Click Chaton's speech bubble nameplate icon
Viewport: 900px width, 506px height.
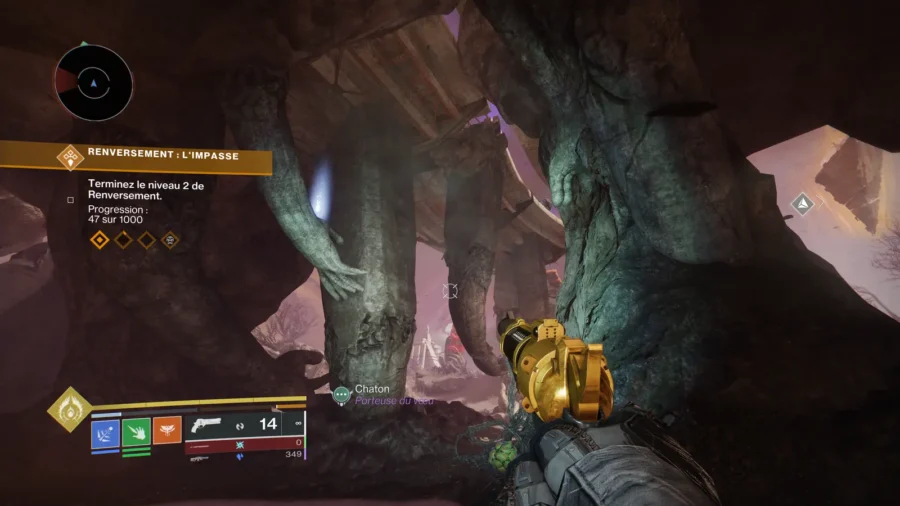click(x=342, y=396)
